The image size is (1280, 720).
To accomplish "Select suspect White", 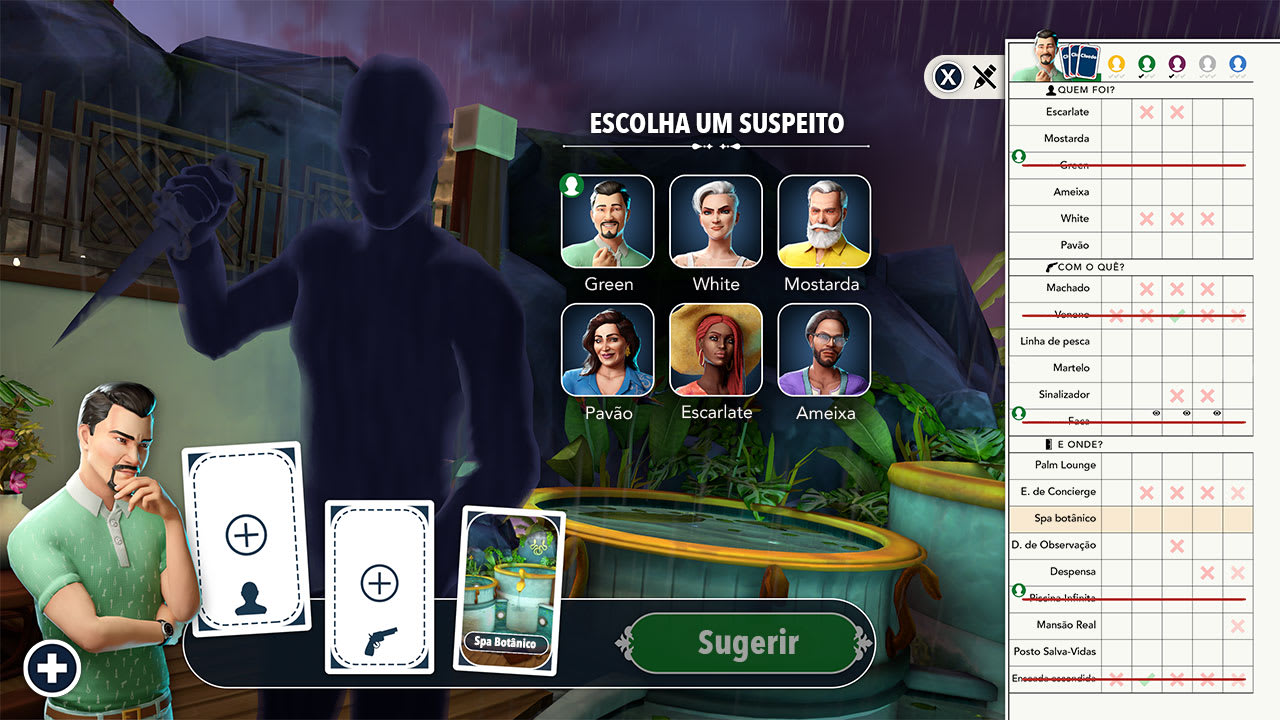I will [715, 222].
